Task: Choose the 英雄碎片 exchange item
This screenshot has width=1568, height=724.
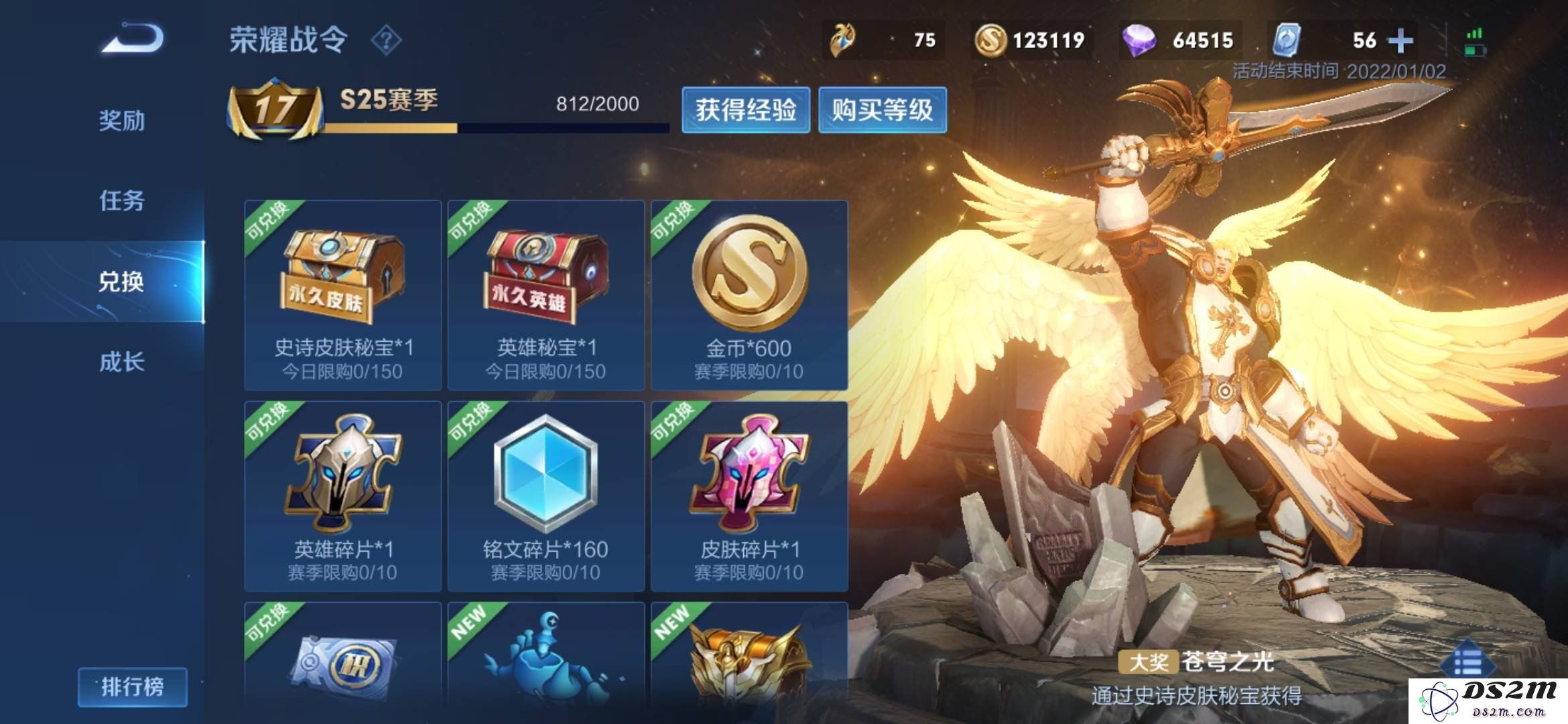Action: [343, 496]
